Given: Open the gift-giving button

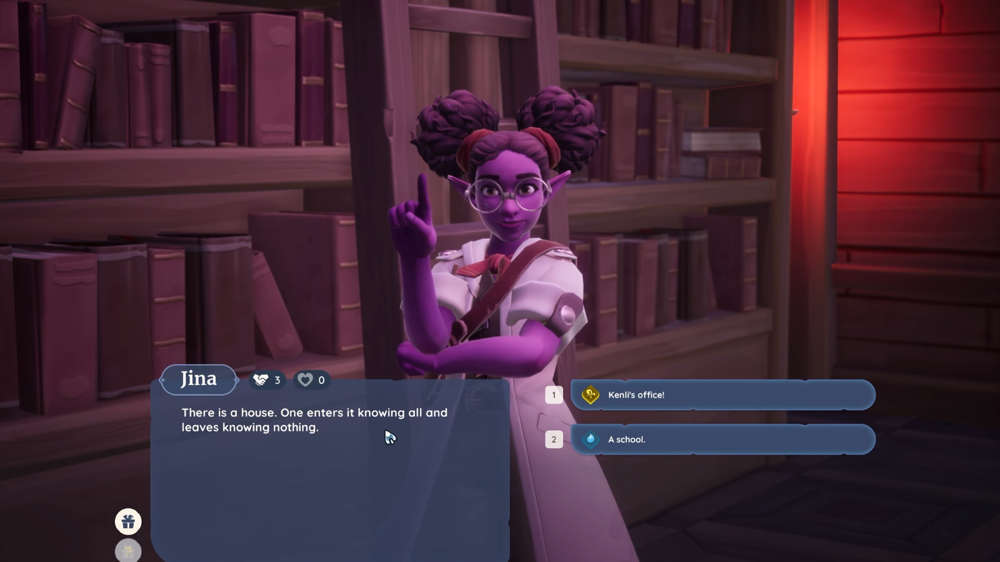Looking at the screenshot, I should click(x=128, y=521).
